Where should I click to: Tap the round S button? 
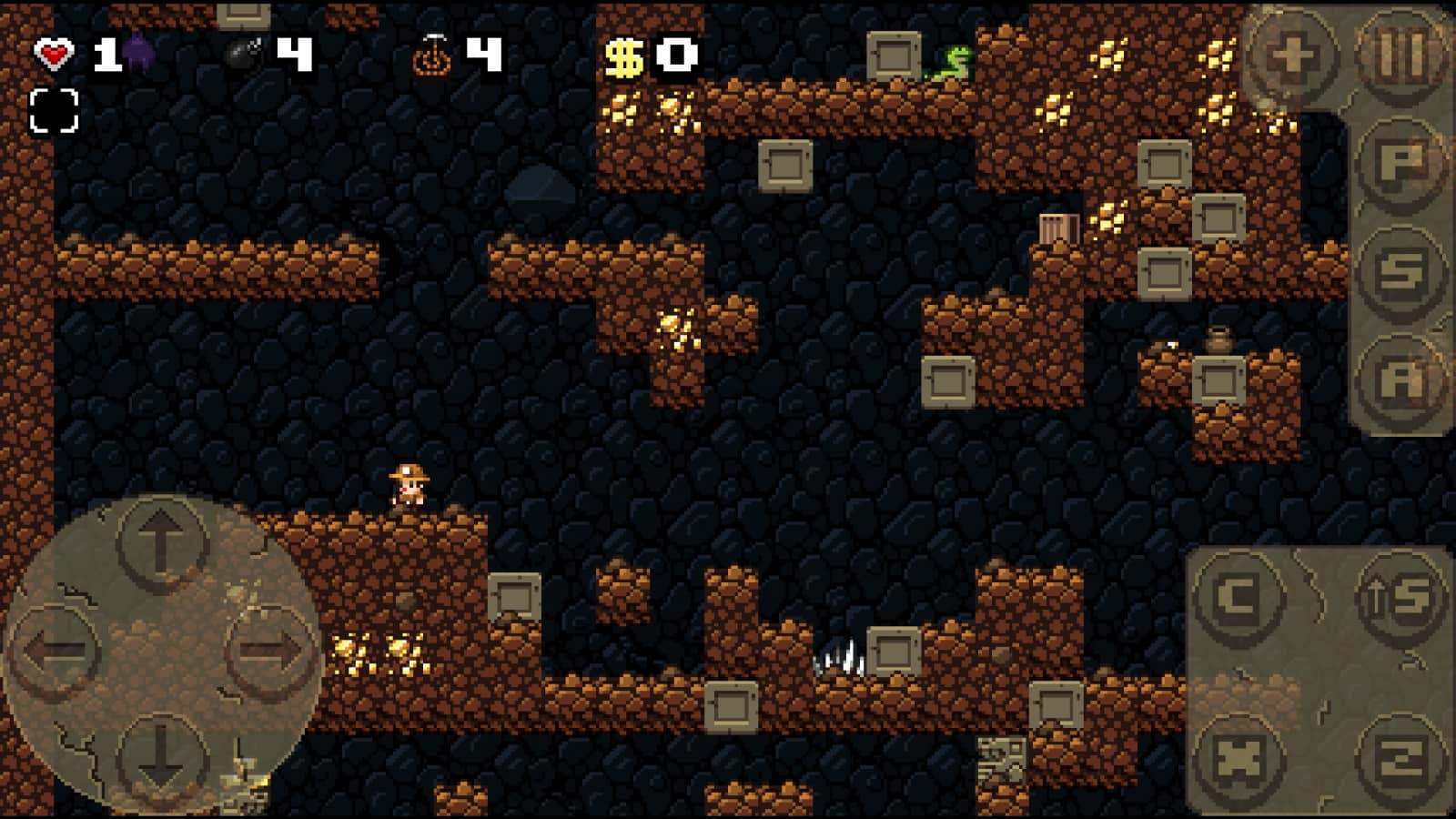(1402, 271)
